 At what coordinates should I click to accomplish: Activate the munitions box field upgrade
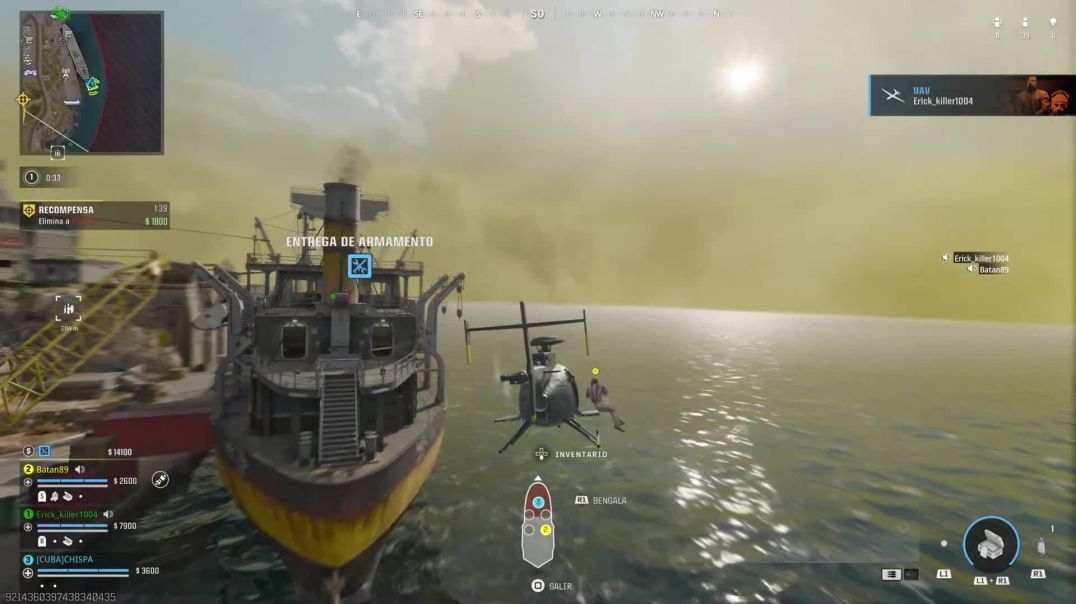click(990, 545)
